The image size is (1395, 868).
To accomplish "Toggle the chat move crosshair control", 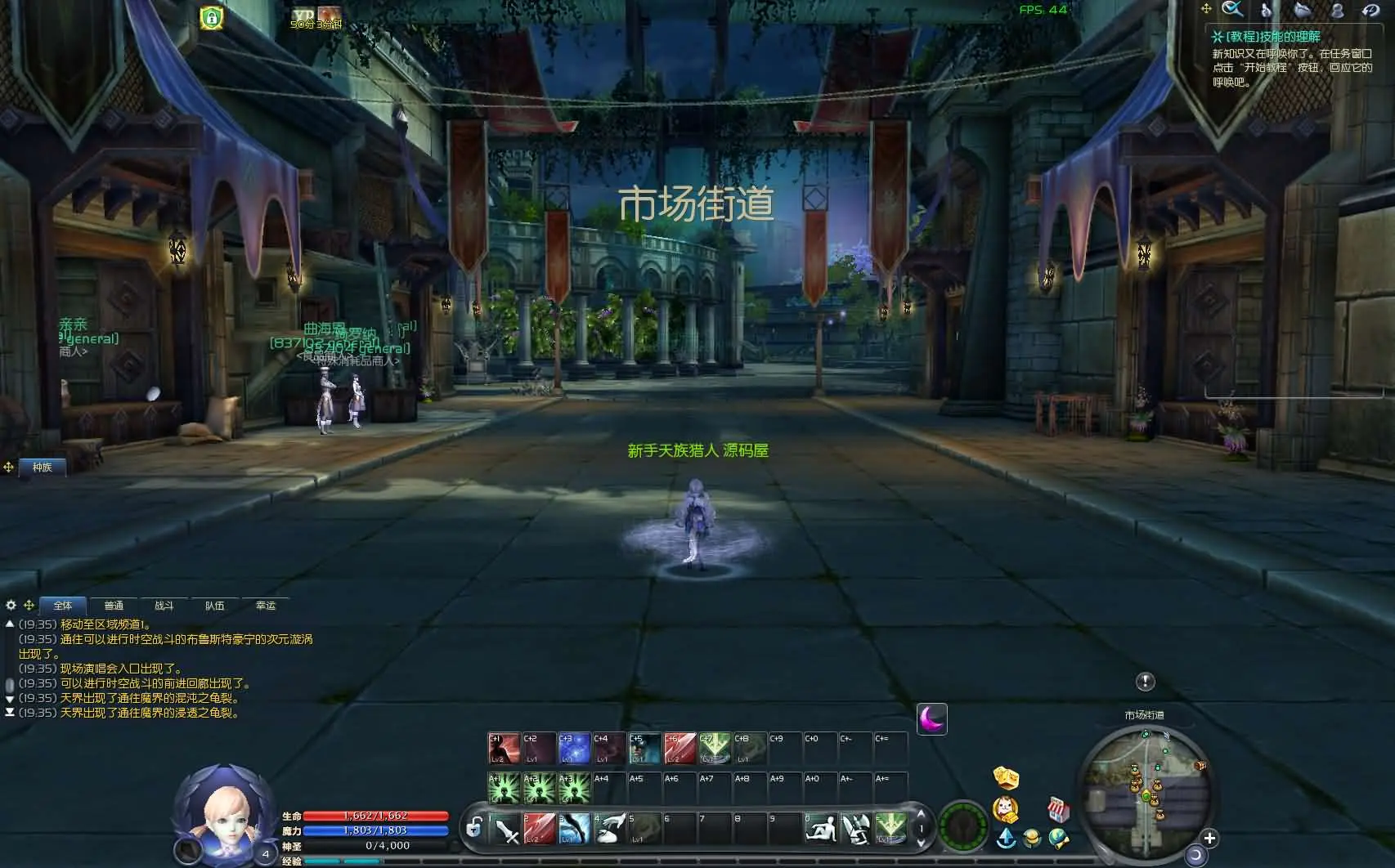I will (x=29, y=605).
